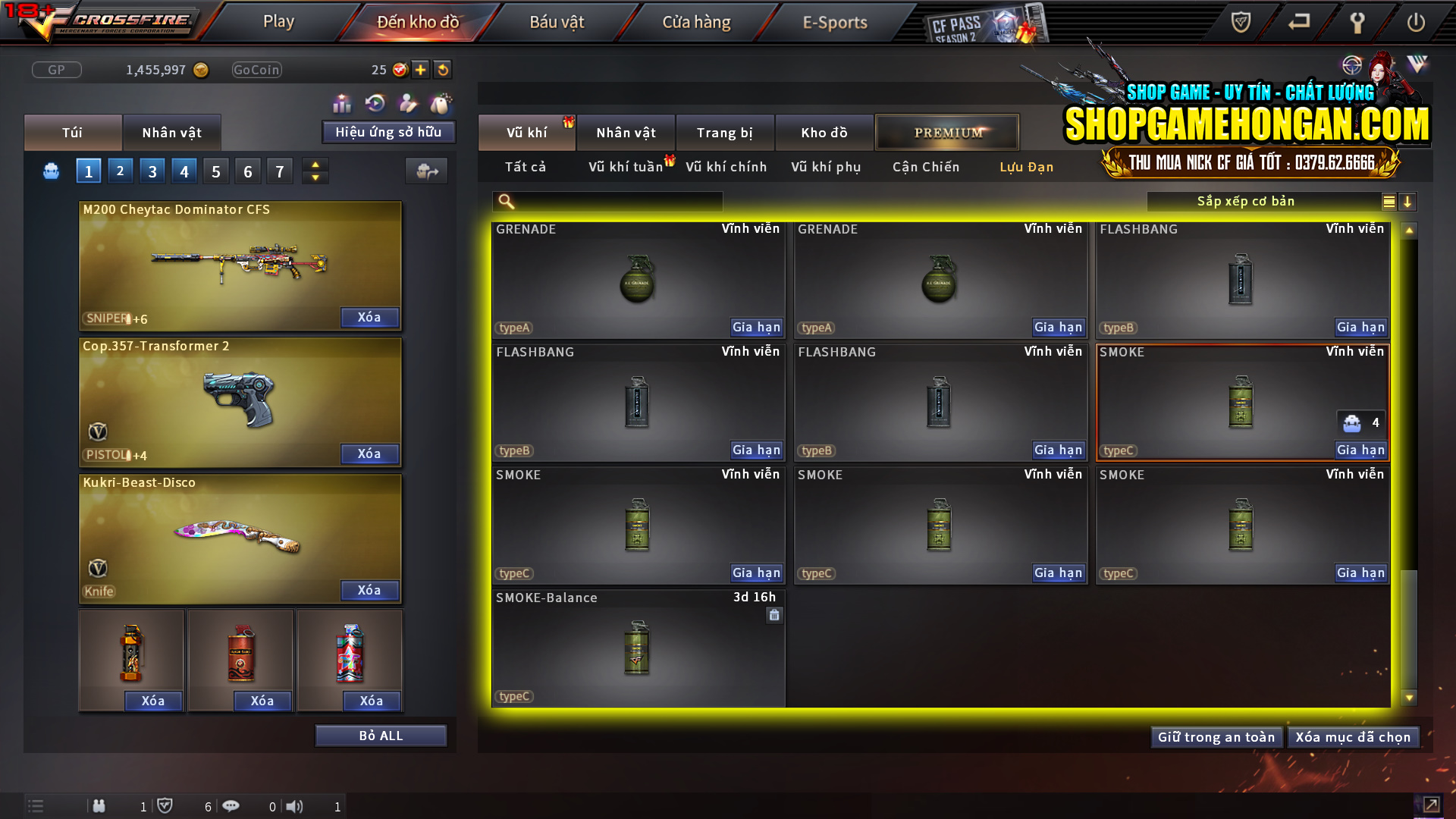Toggle the friends binoculars icon in status bar
This screenshot has height=819, width=1456.
[99, 806]
